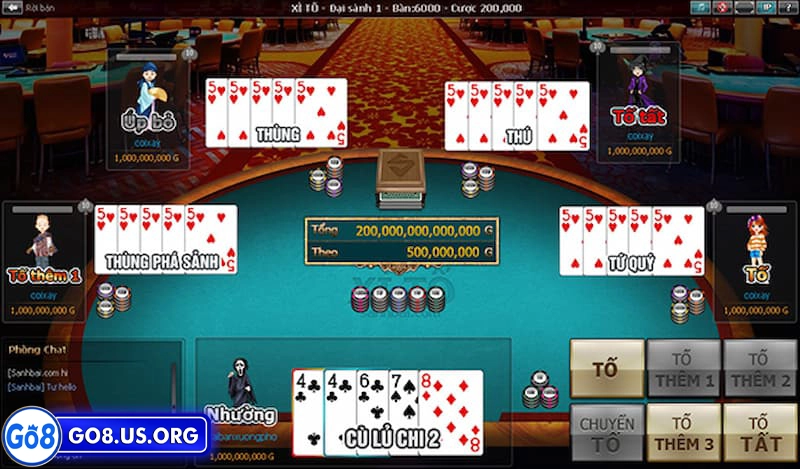
Task: Raise with the Tố Thêm 3 button
Action: [x=683, y=432]
